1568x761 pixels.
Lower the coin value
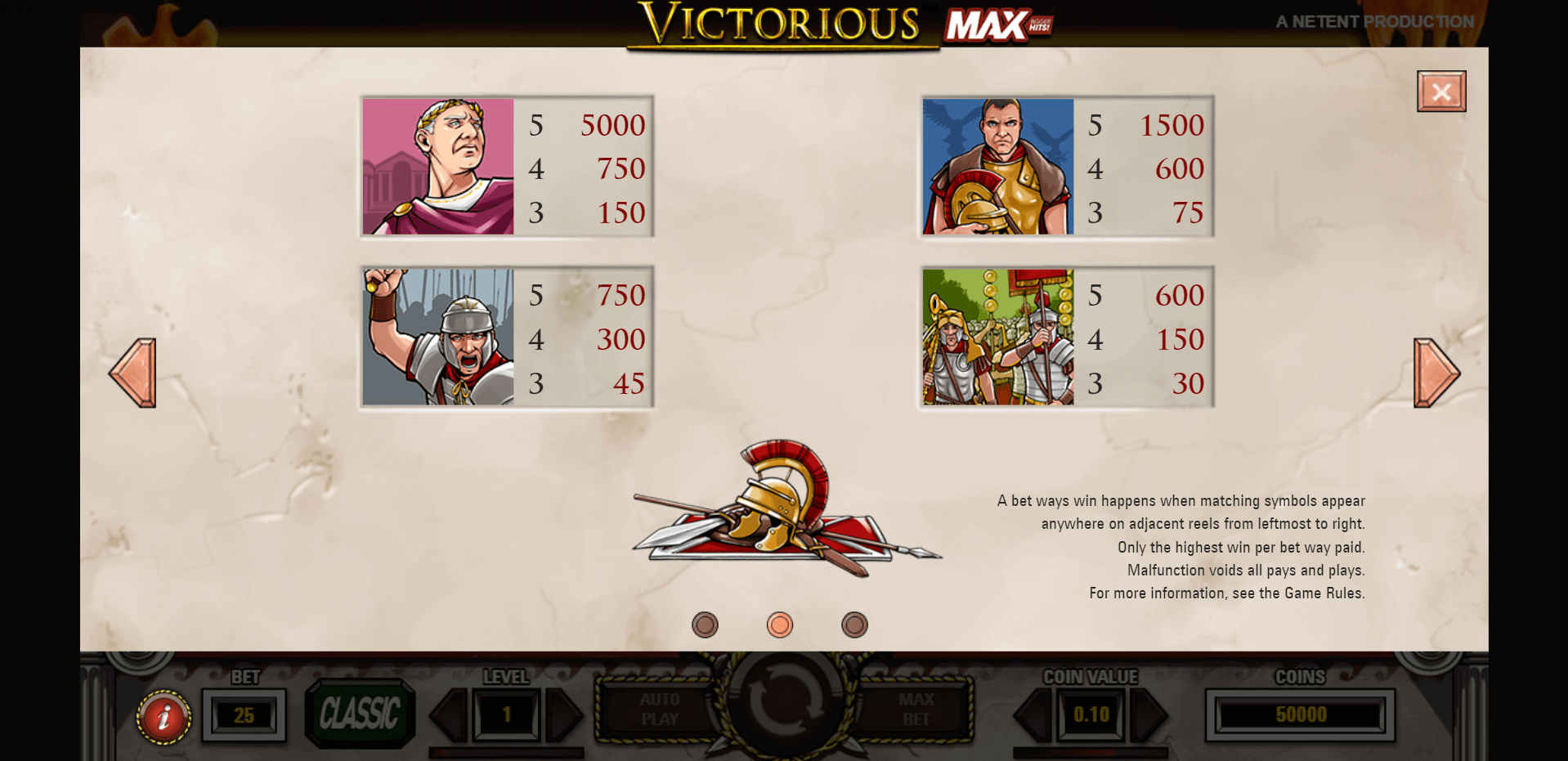coord(1033,715)
